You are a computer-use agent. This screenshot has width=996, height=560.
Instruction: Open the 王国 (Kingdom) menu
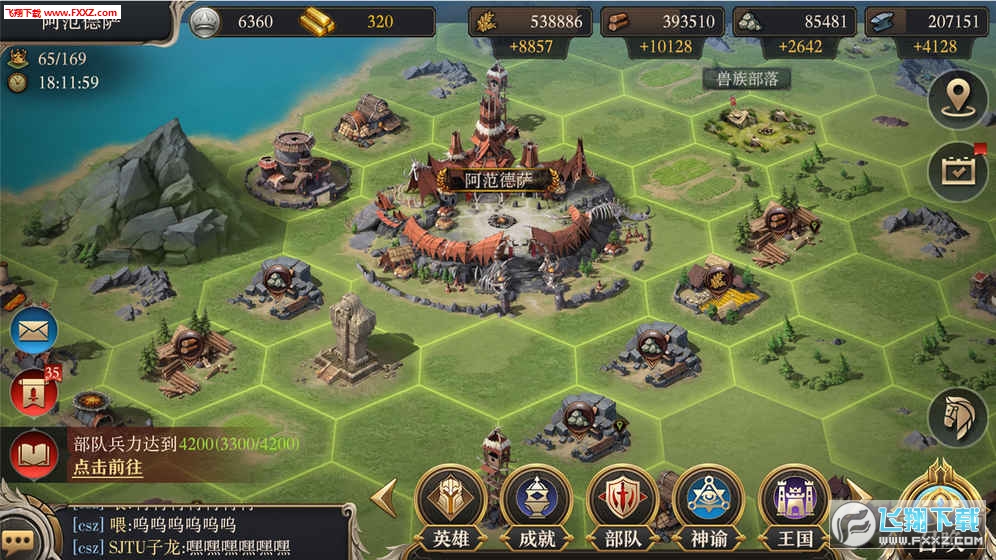point(794,502)
